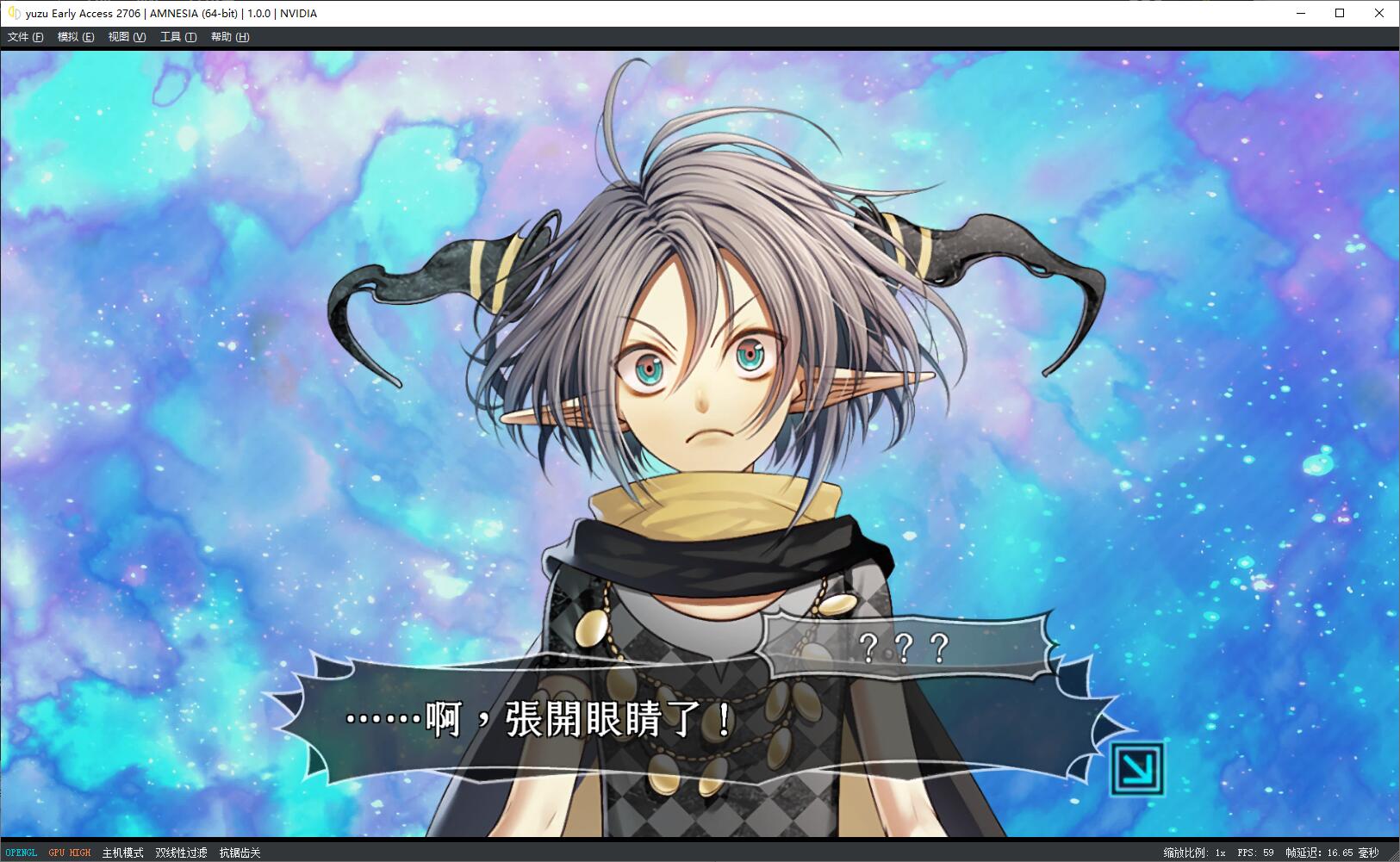Screen dimensions: 1400x862
Task: Open the 帮助 menu
Action: [228, 37]
